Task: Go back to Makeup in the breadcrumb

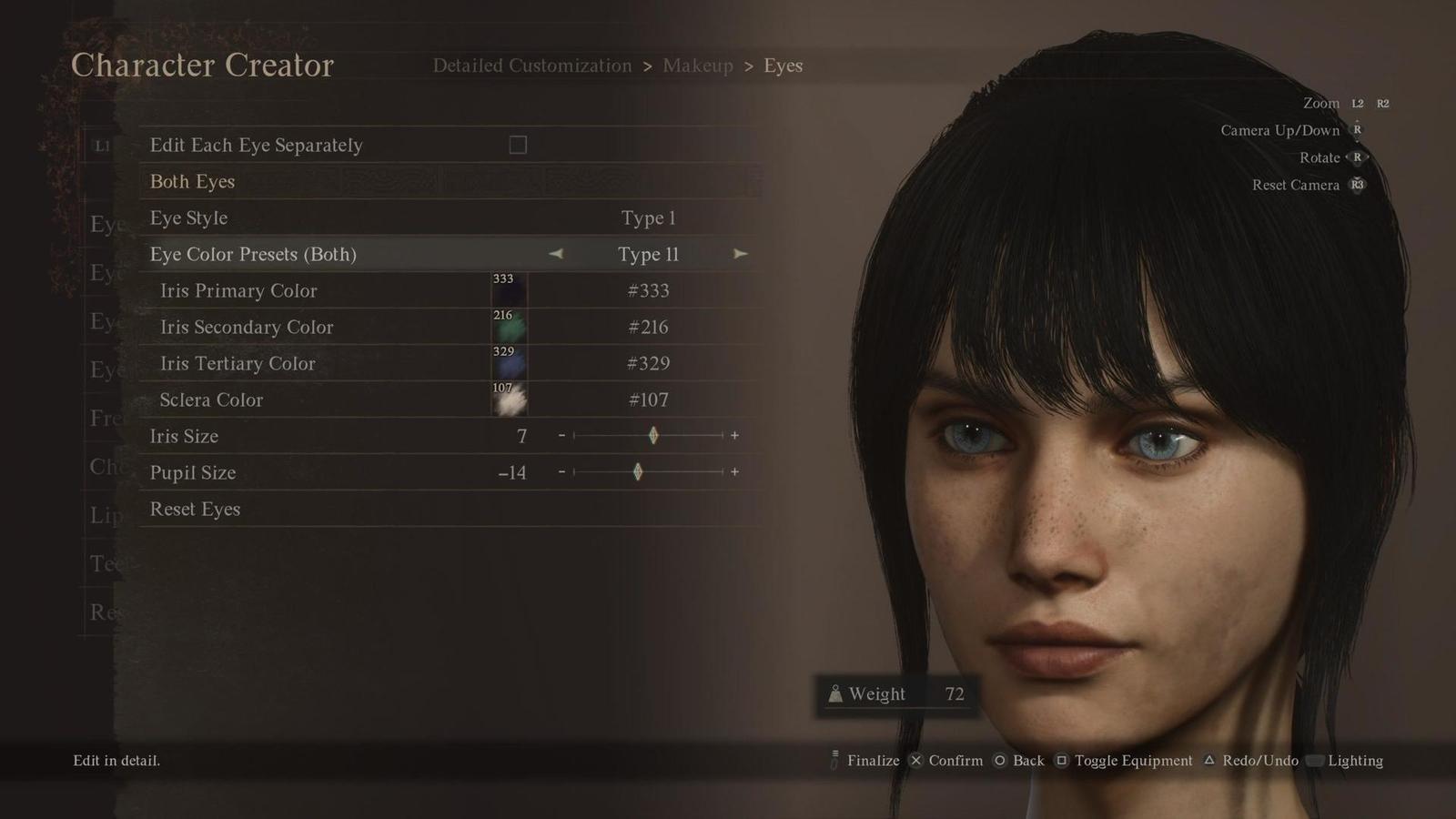Action: pos(697,66)
